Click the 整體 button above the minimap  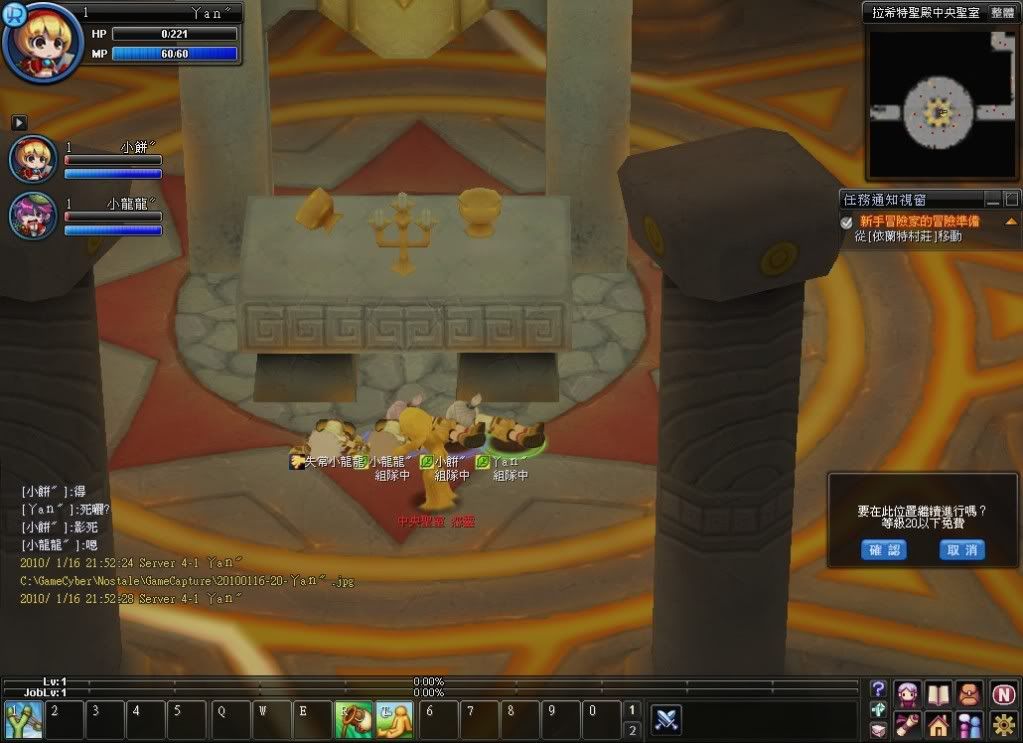(1001, 13)
